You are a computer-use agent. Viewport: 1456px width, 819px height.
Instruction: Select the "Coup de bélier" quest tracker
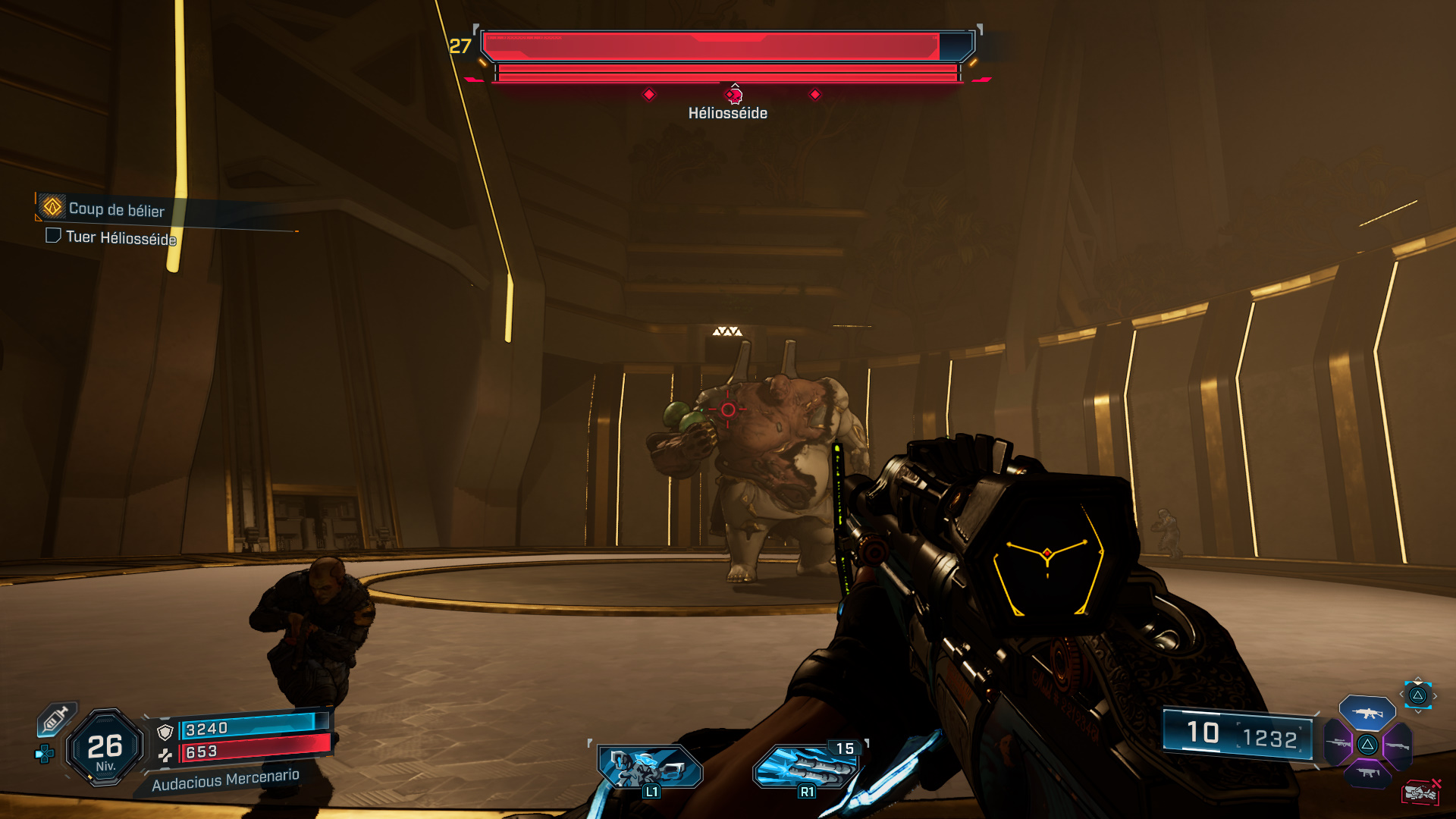(x=115, y=209)
